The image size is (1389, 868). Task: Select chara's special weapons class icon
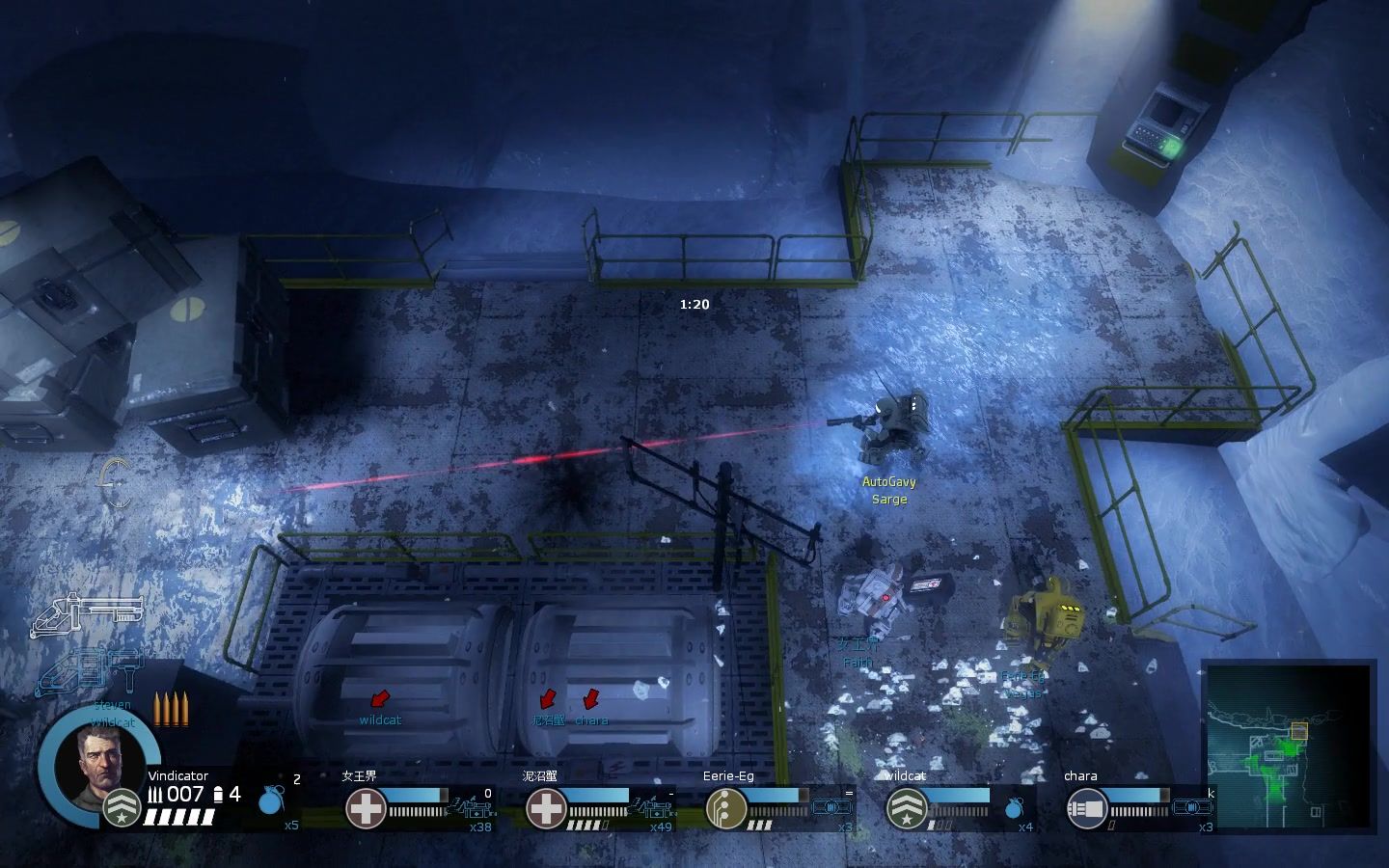(x=1086, y=808)
